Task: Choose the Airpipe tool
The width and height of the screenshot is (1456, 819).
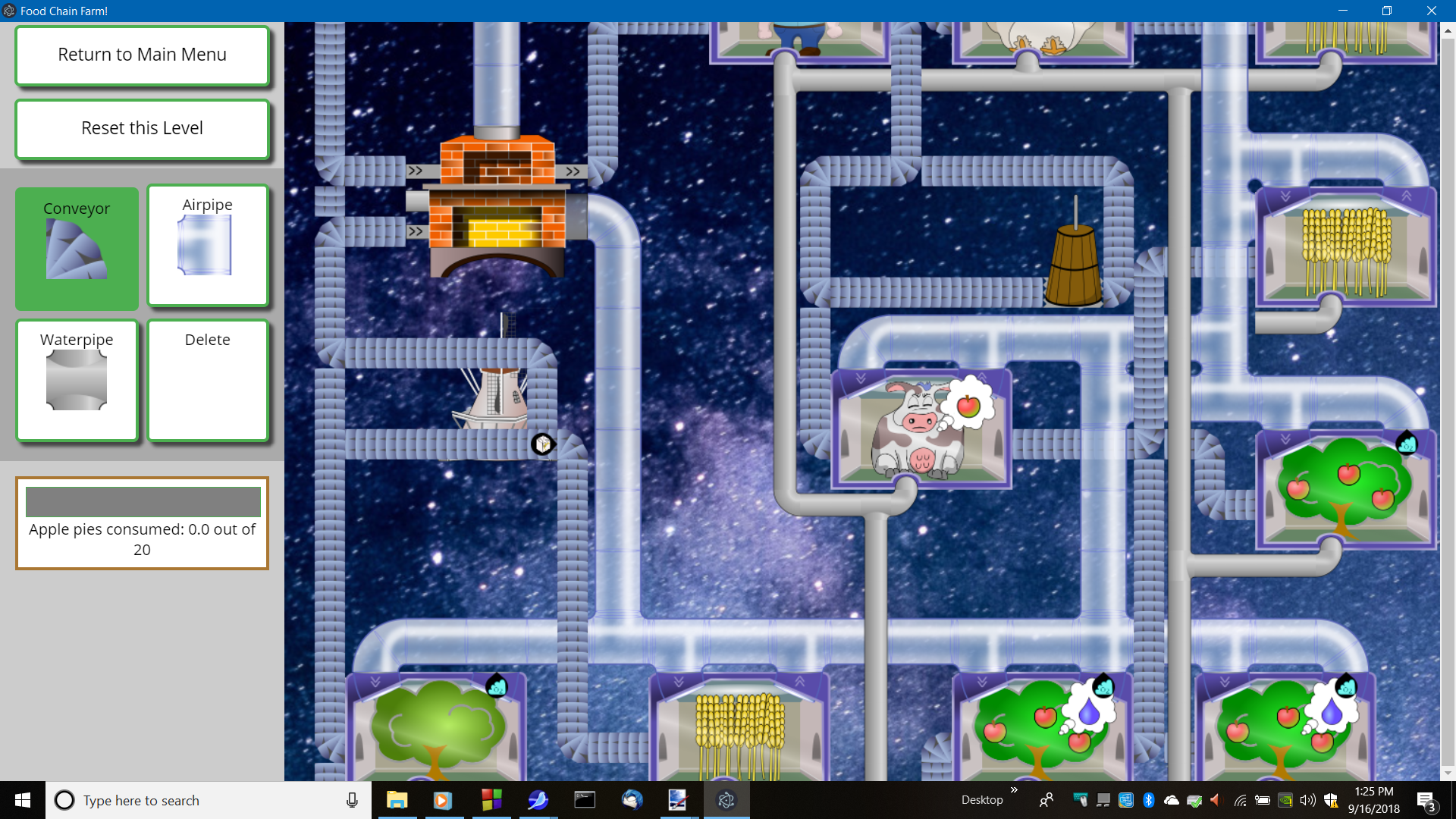Action: [208, 246]
